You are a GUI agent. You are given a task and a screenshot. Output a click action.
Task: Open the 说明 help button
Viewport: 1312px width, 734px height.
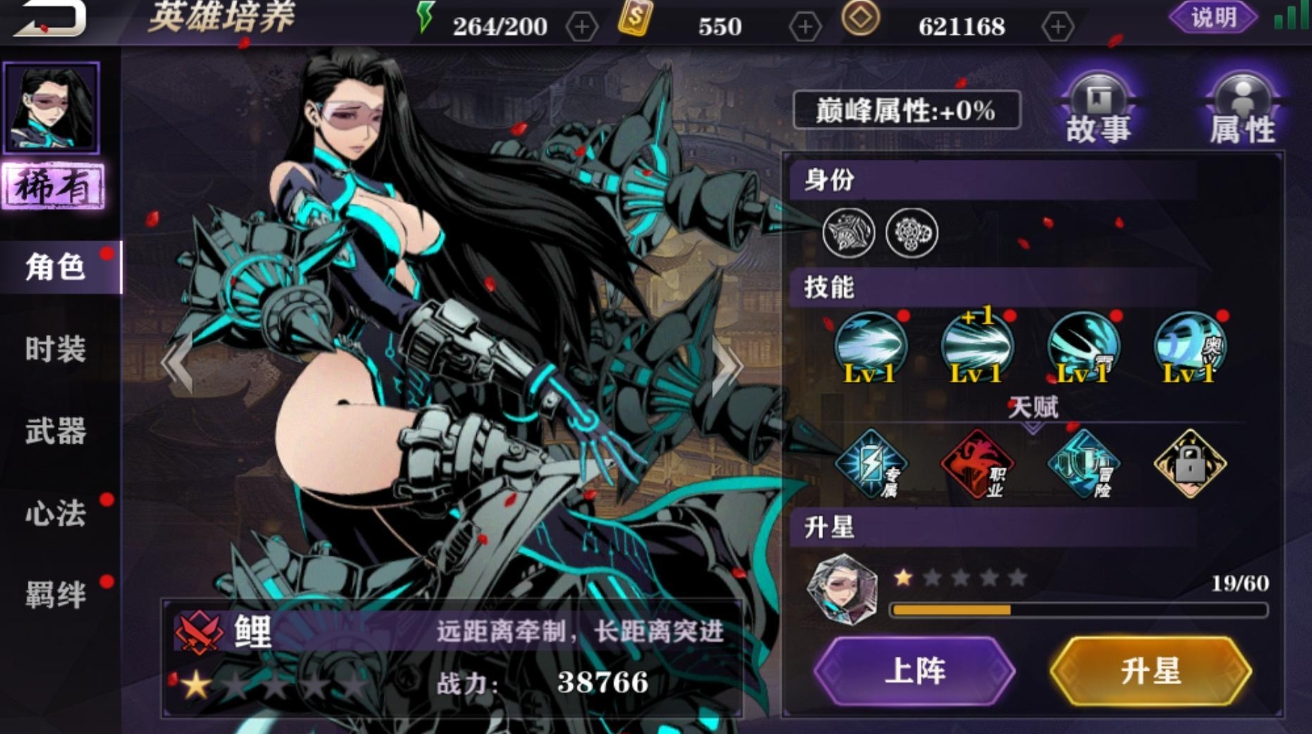(1213, 17)
